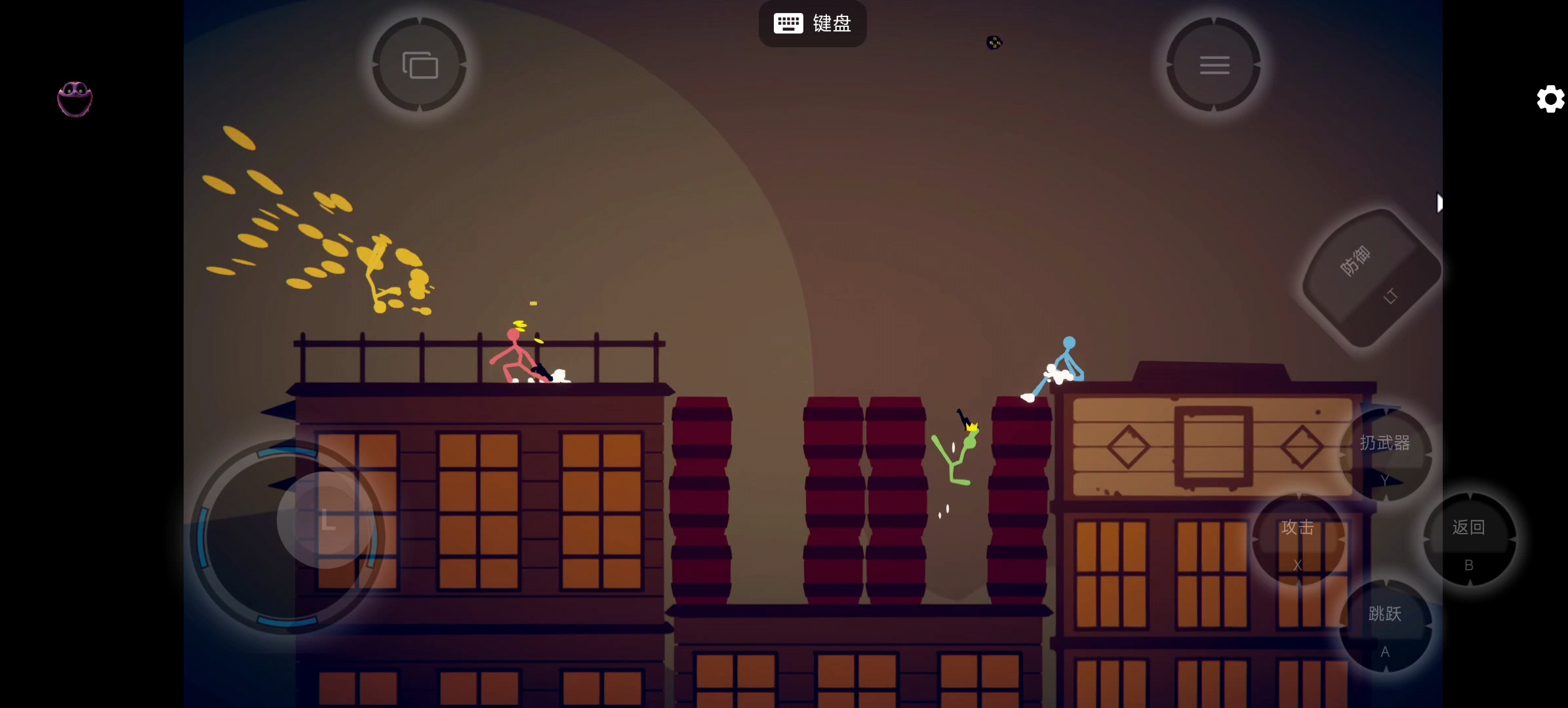Tap the 防御 defense button
Viewport: 1568px width, 708px height.
(x=1370, y=278)
